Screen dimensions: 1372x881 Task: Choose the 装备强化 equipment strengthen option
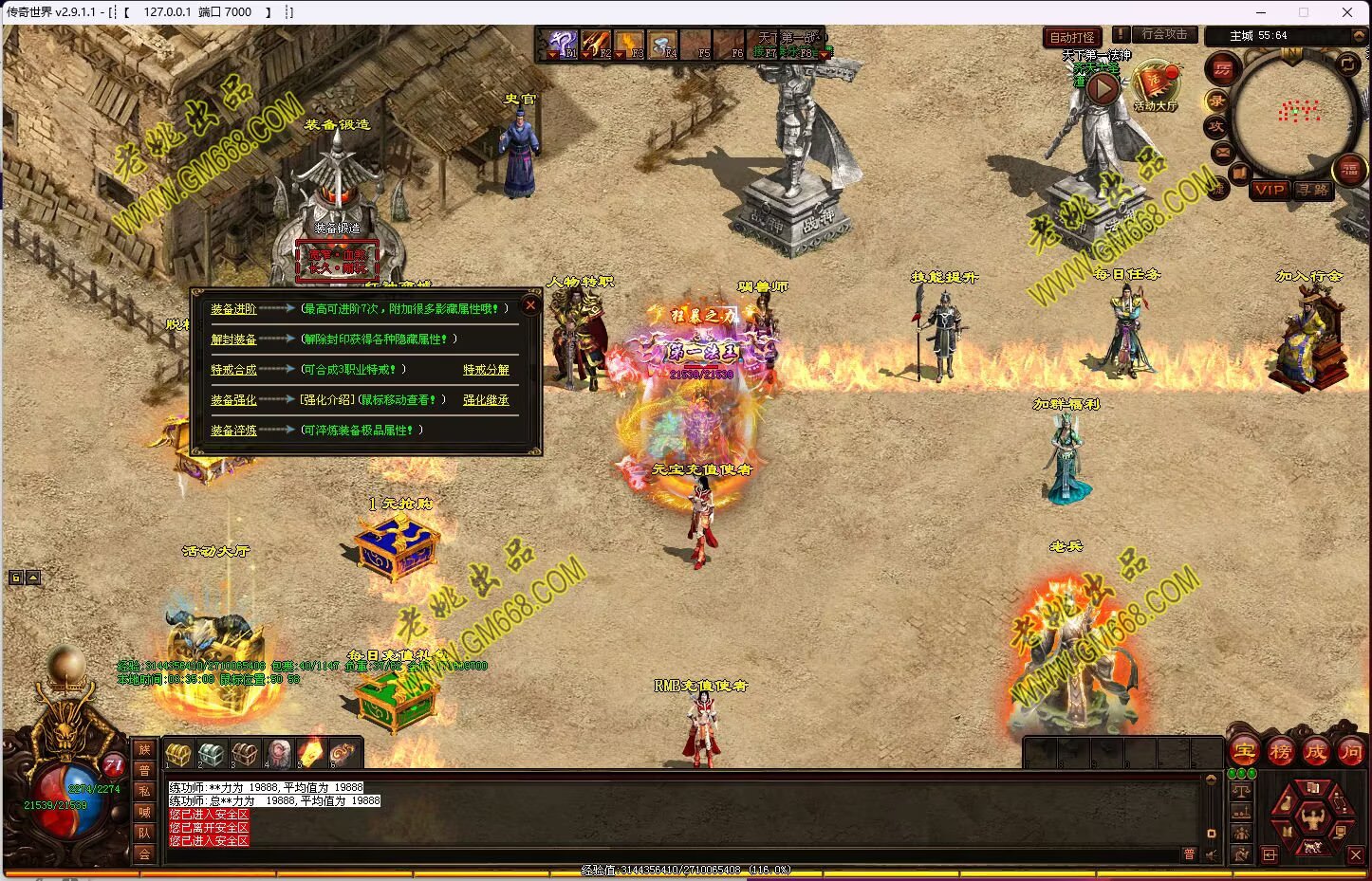click(x=233, y=400)
